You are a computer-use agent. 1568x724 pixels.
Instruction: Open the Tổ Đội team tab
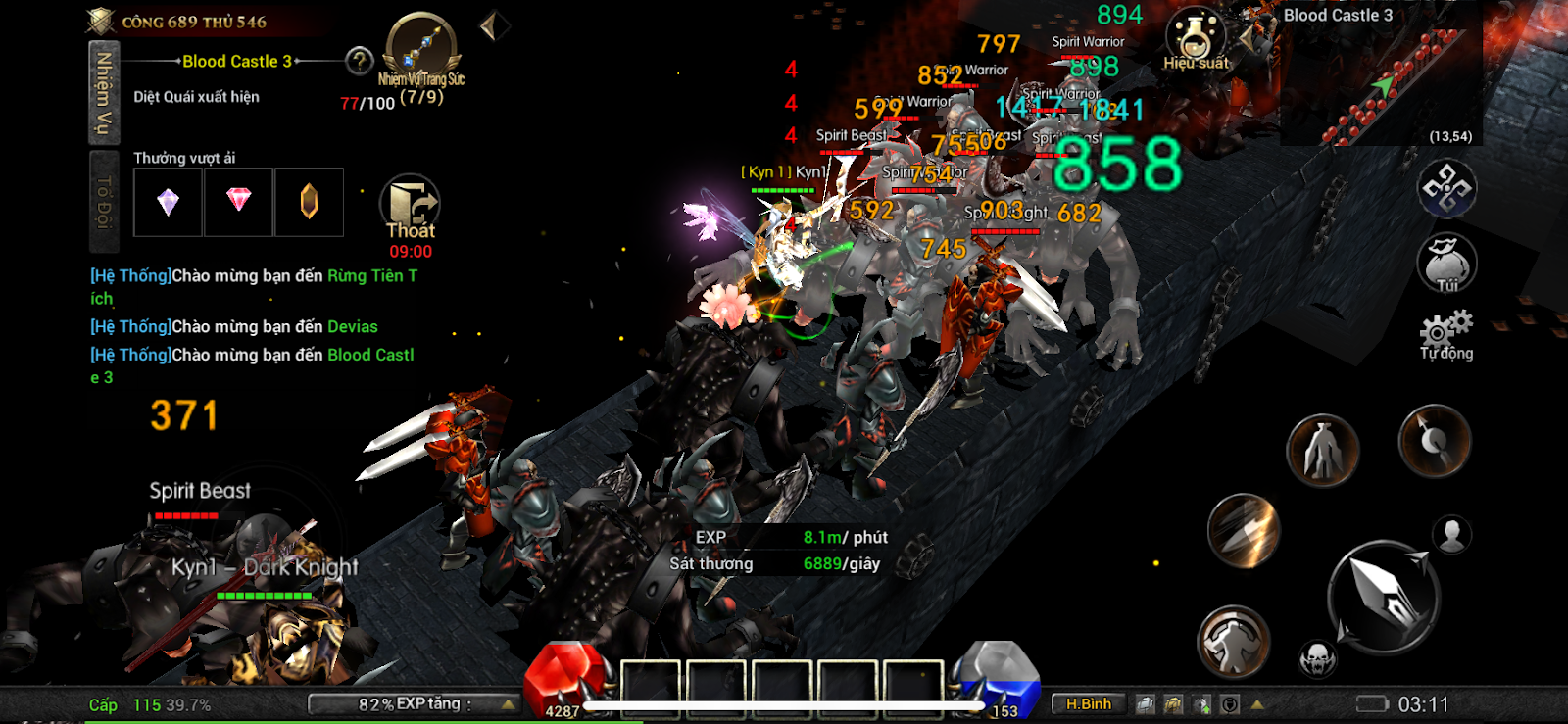pos(103,201)
